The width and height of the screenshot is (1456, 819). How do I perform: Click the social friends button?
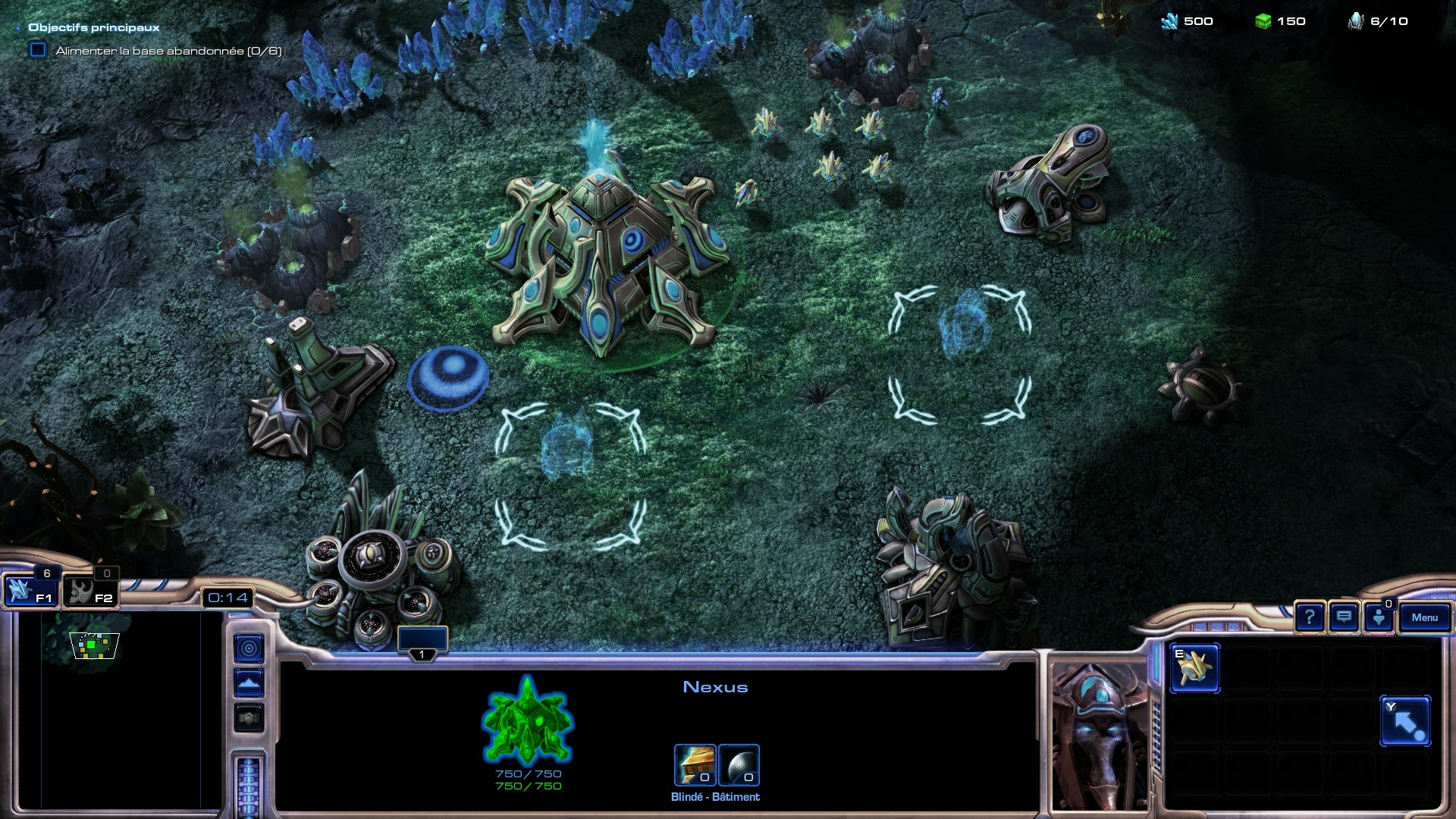(1379, 617)
